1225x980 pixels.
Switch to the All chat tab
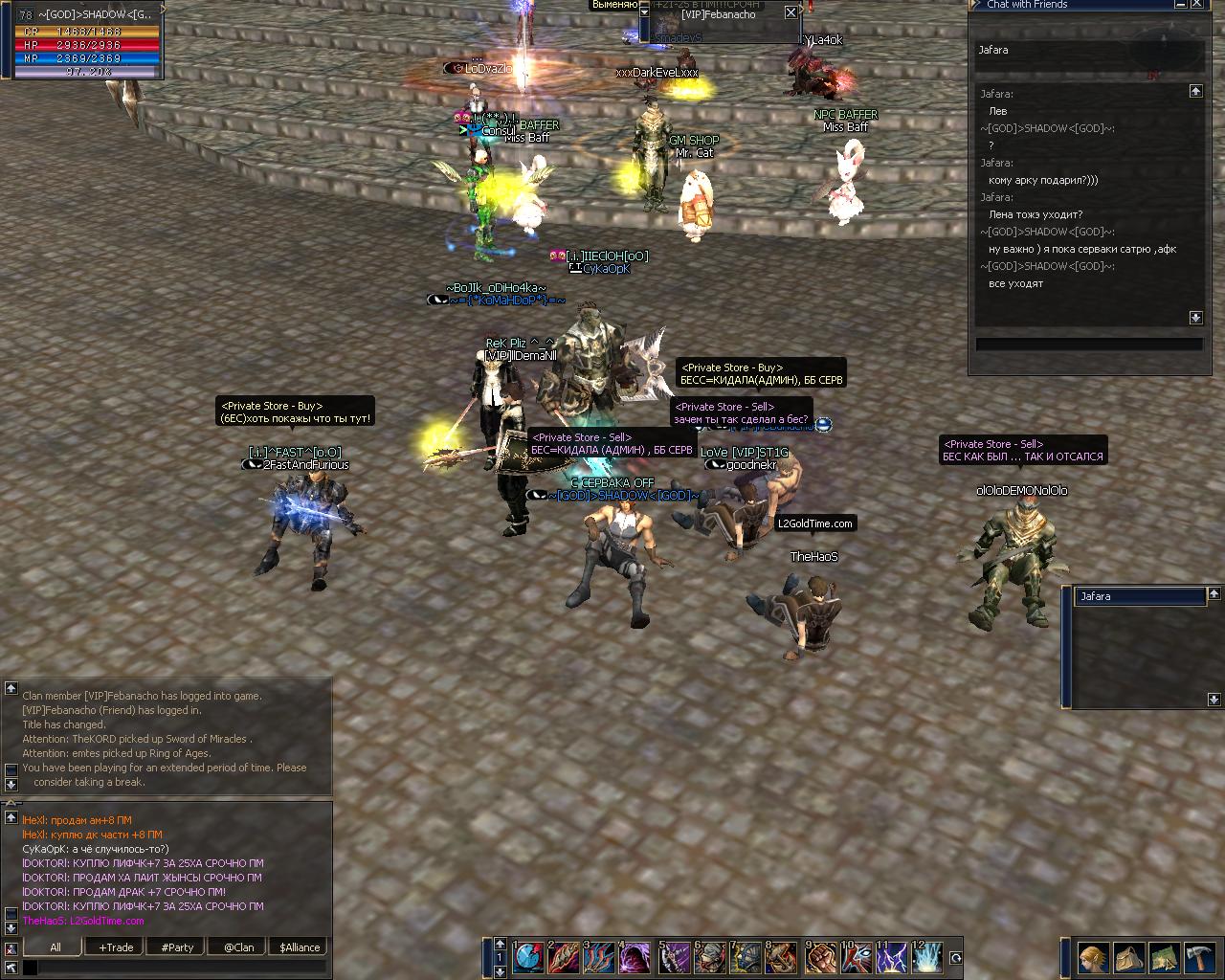(55, 947)
